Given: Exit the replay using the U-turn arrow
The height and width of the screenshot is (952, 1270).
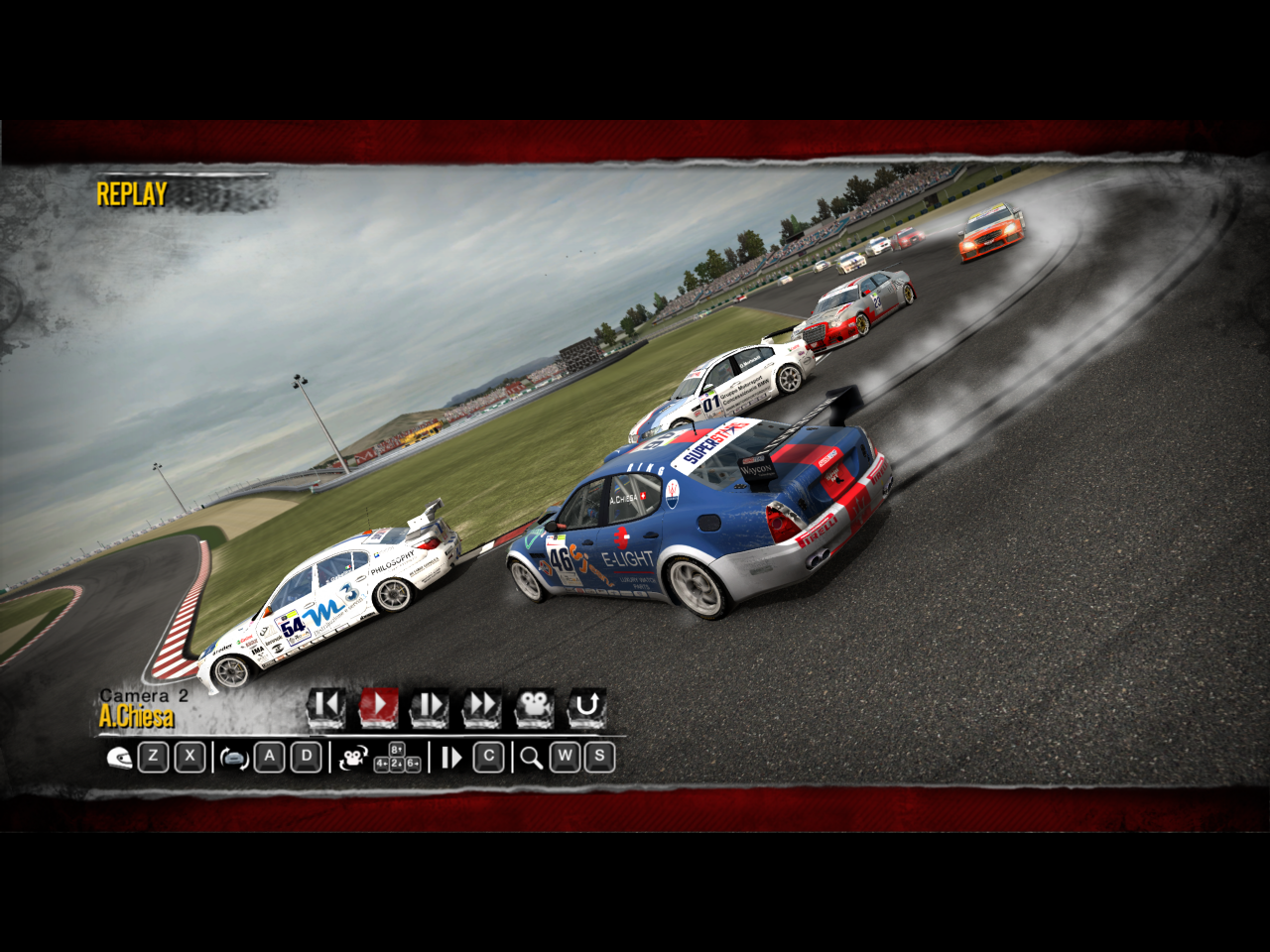Looking at the screenshot, I should [586, 707].
